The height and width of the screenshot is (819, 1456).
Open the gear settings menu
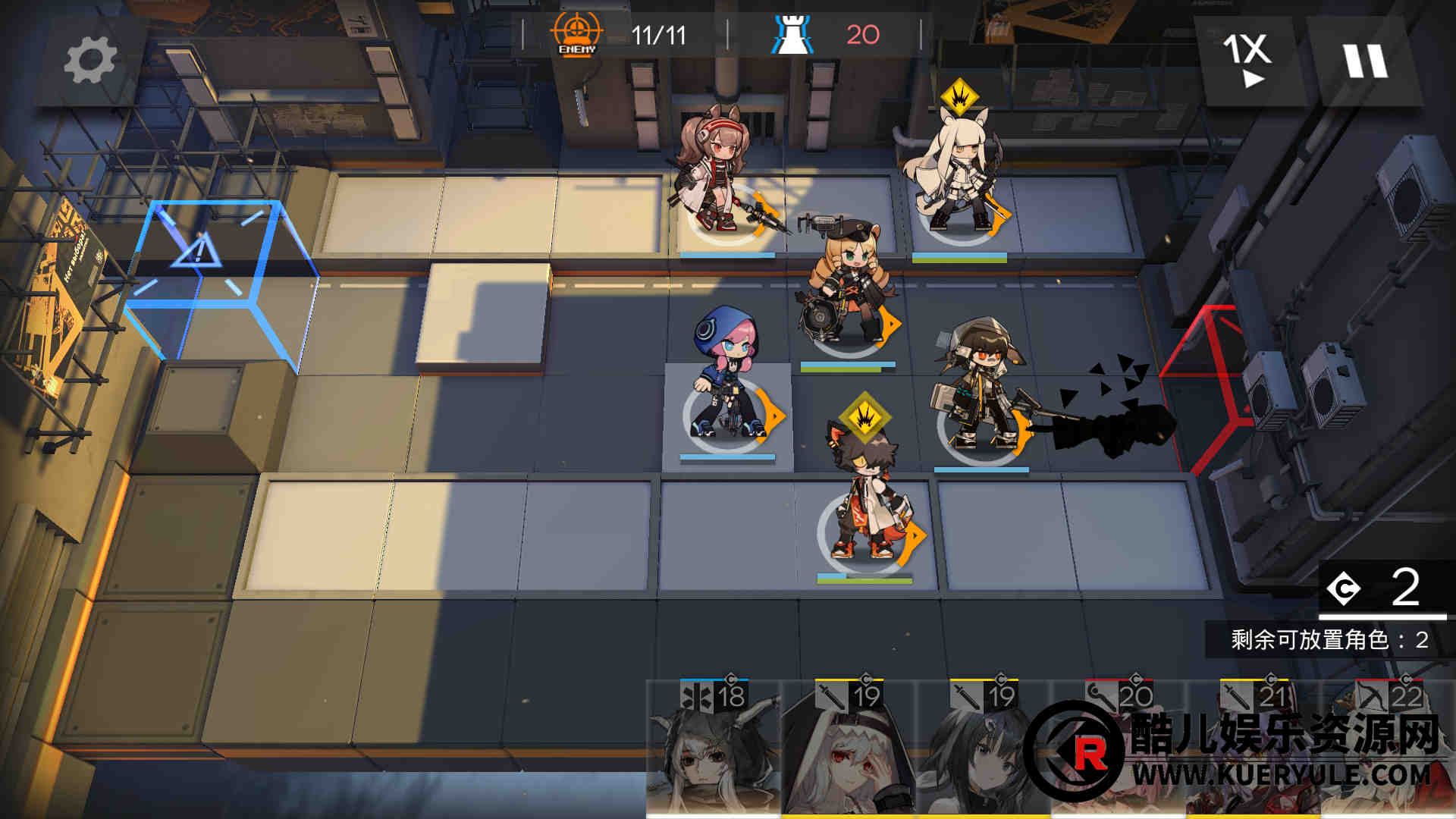tap(90, 61)
